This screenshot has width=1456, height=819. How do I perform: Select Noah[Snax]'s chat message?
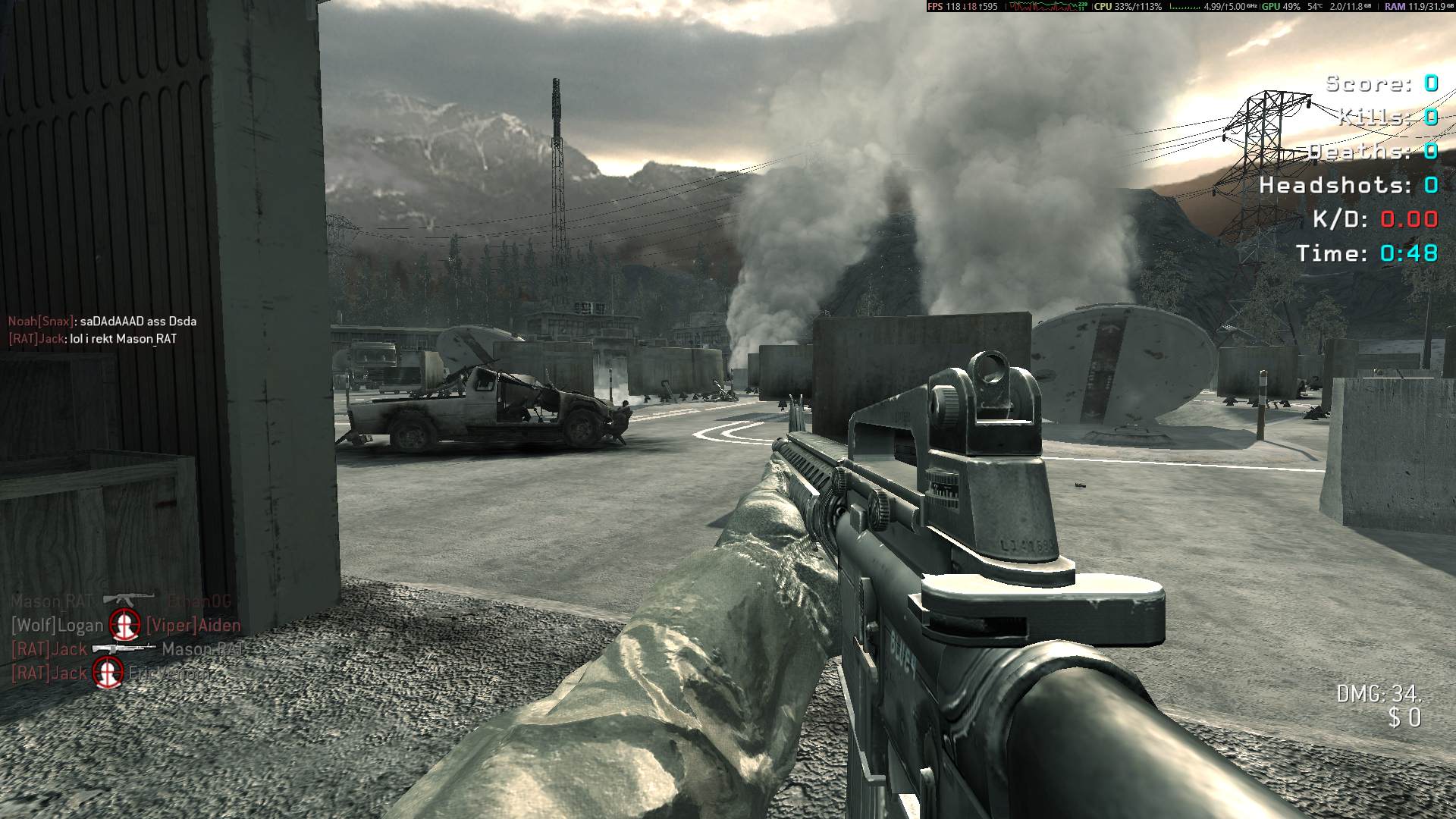(102, 322)
